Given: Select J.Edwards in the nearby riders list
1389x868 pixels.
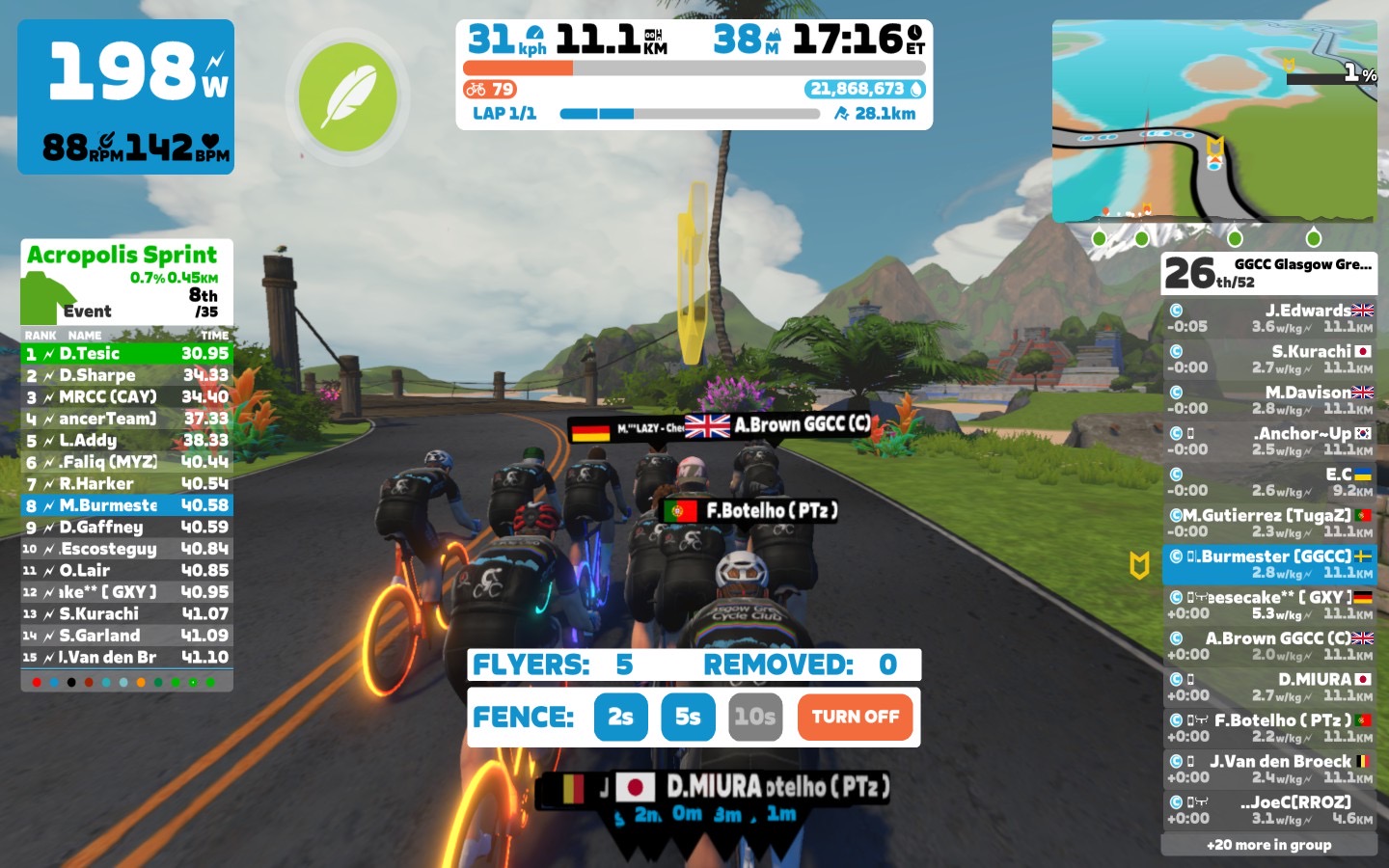Looking at the screenshot, I should [1268, 318].
